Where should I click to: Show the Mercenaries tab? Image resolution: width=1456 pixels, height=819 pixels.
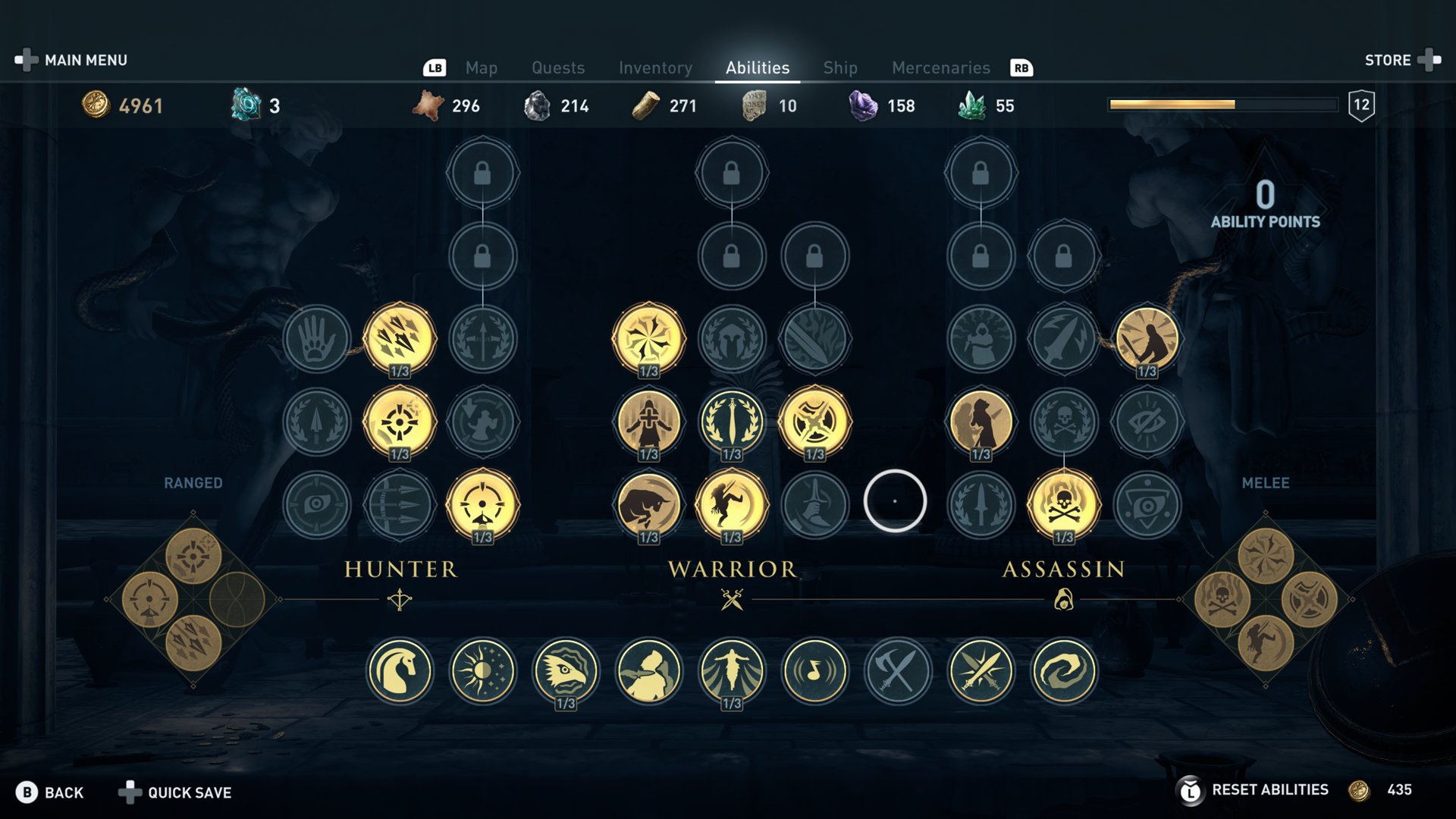940,68
